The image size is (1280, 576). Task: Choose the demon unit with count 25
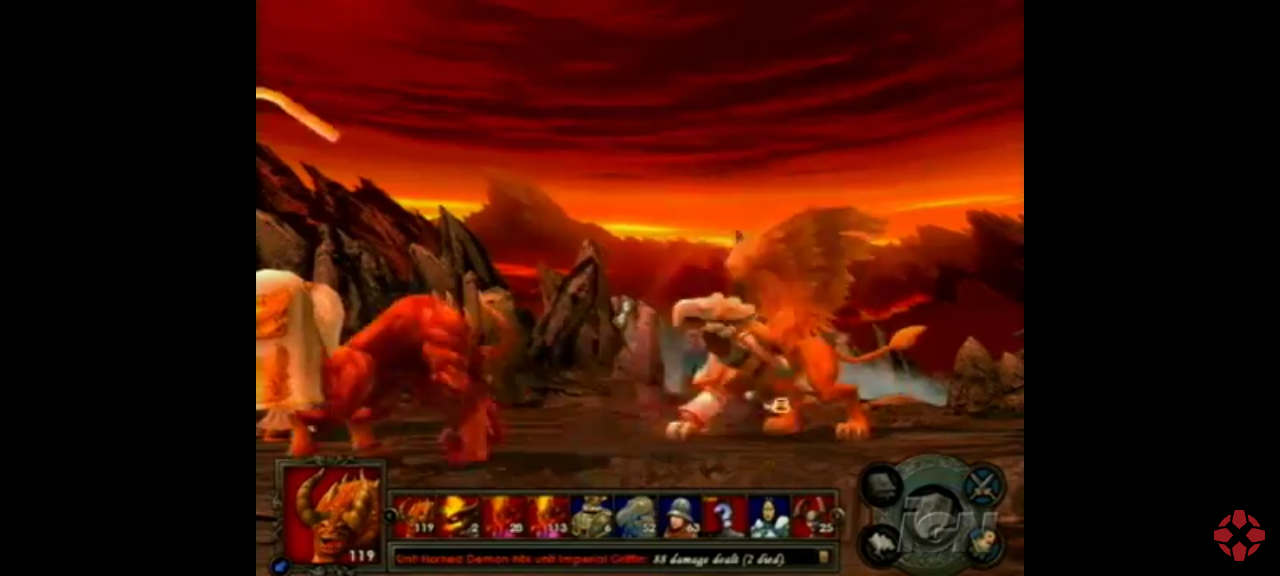[x=812, y=516]
